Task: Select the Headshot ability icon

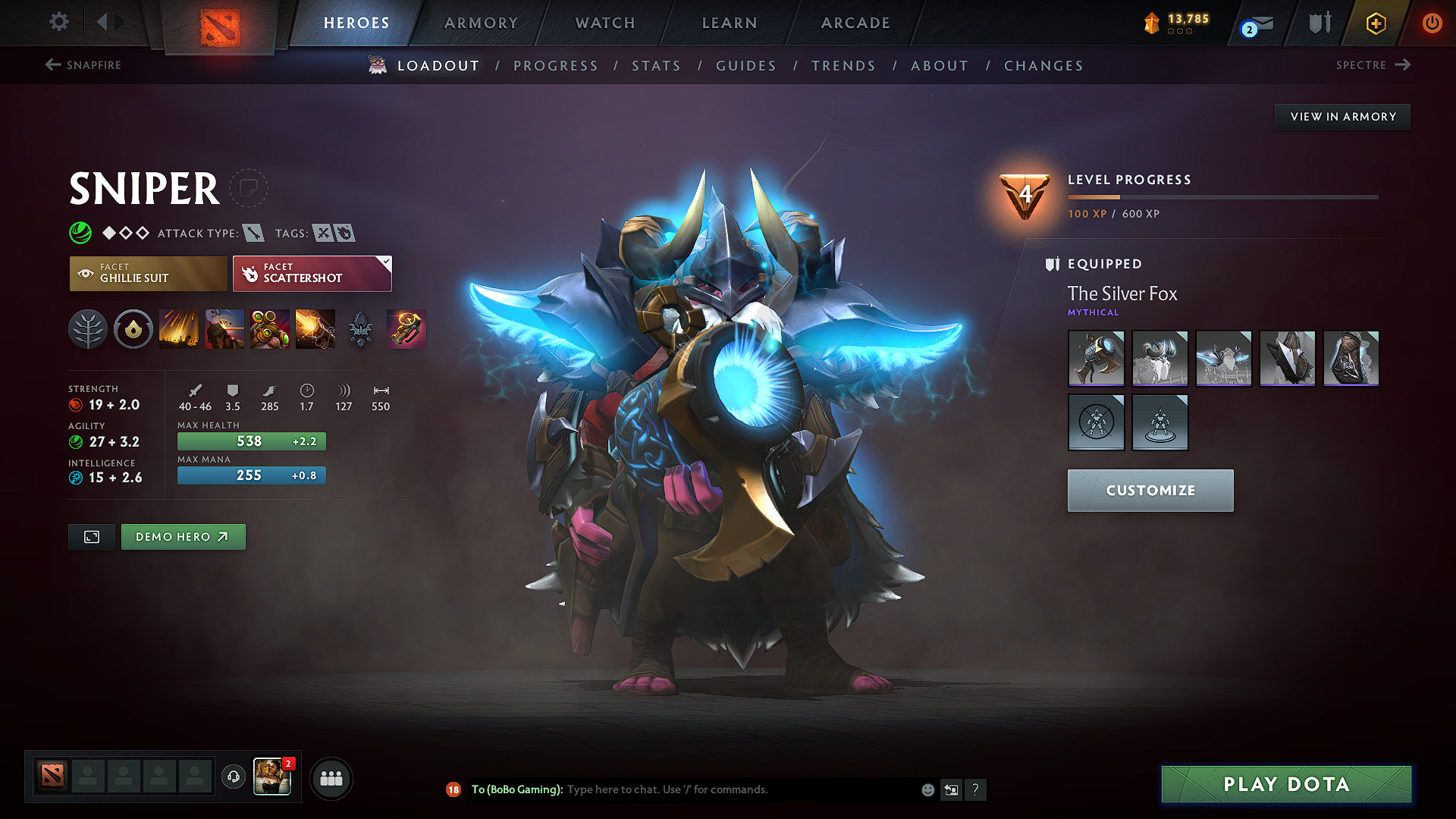Action: 224,329
